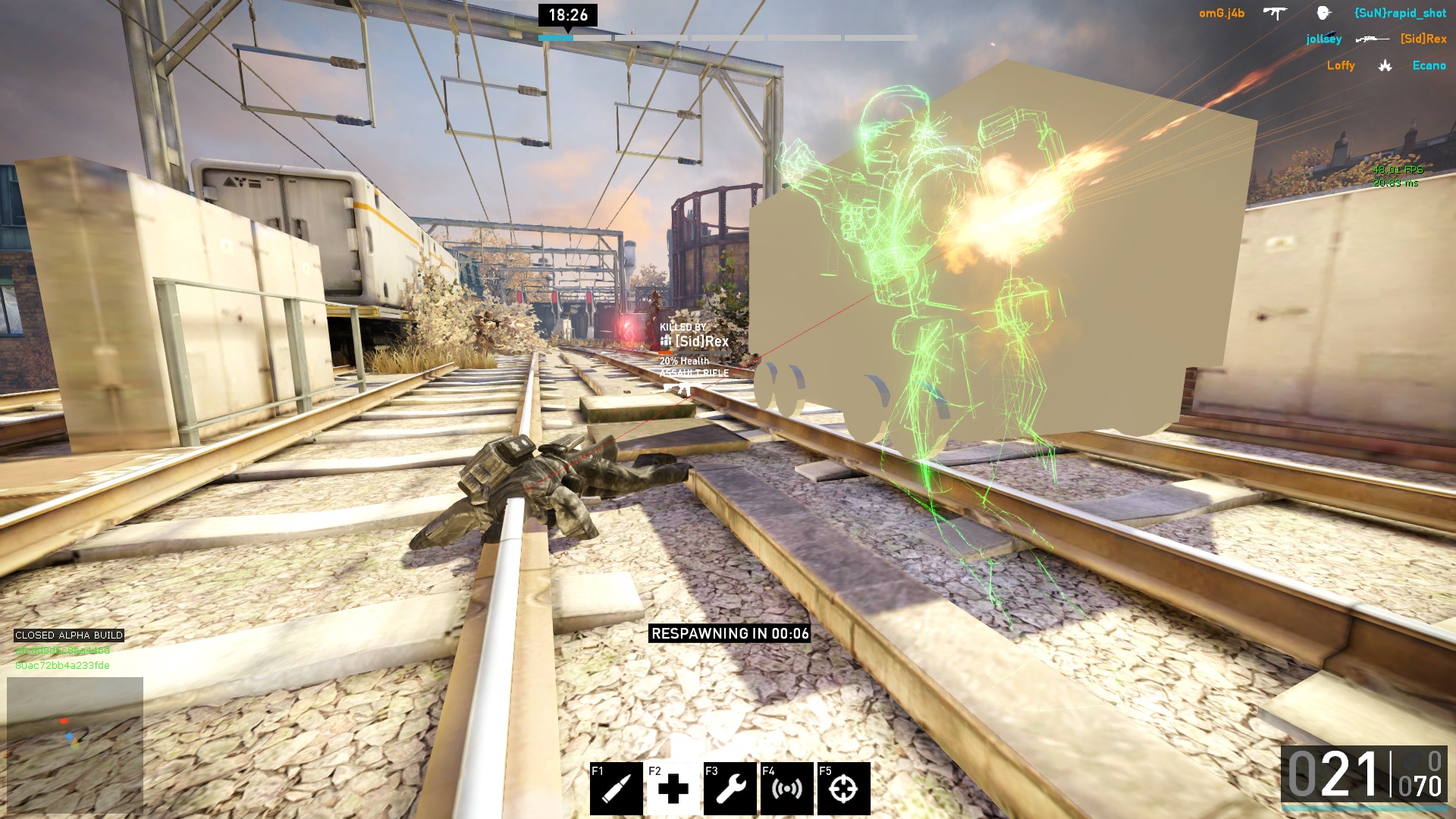1456x819 pixels.
Task: Click the Loffy kill feed entry
Action: click(1340, 66)
